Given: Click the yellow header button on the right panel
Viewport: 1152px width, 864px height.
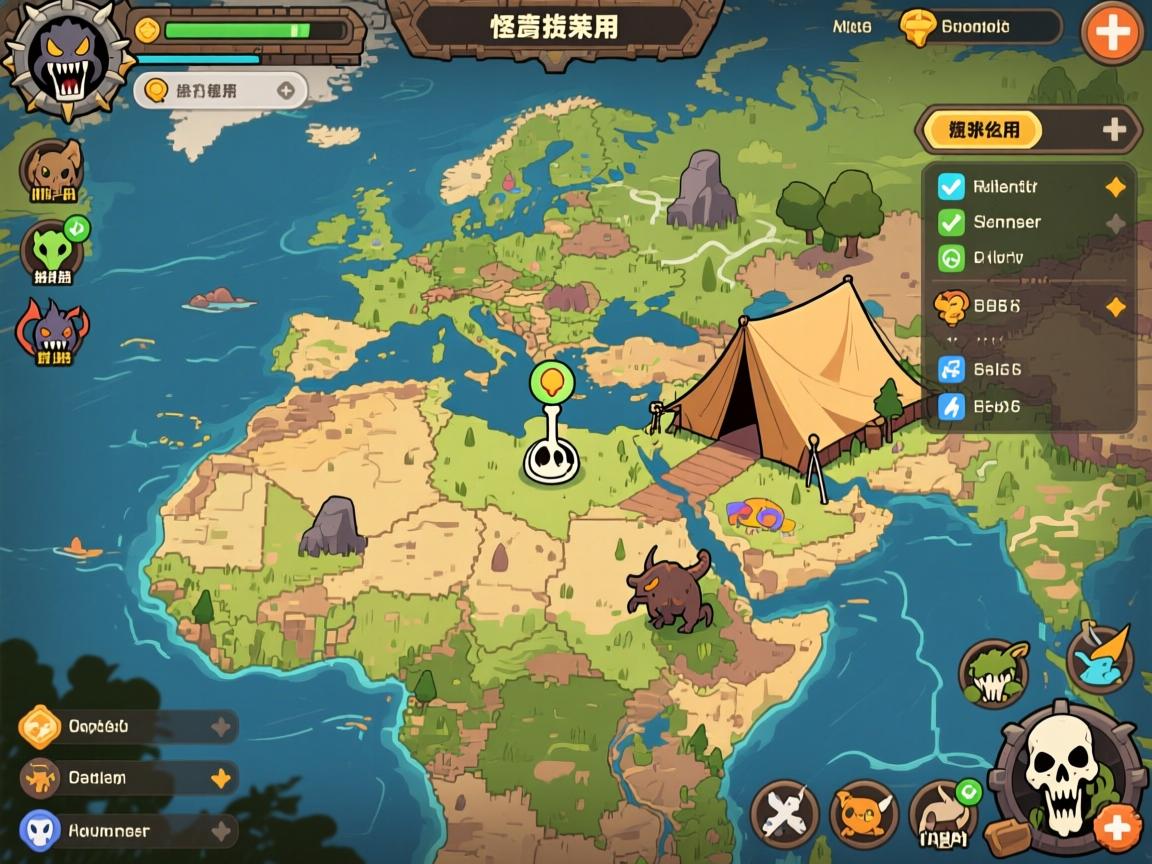Looking at the screenshot, I should click(983, 130).
